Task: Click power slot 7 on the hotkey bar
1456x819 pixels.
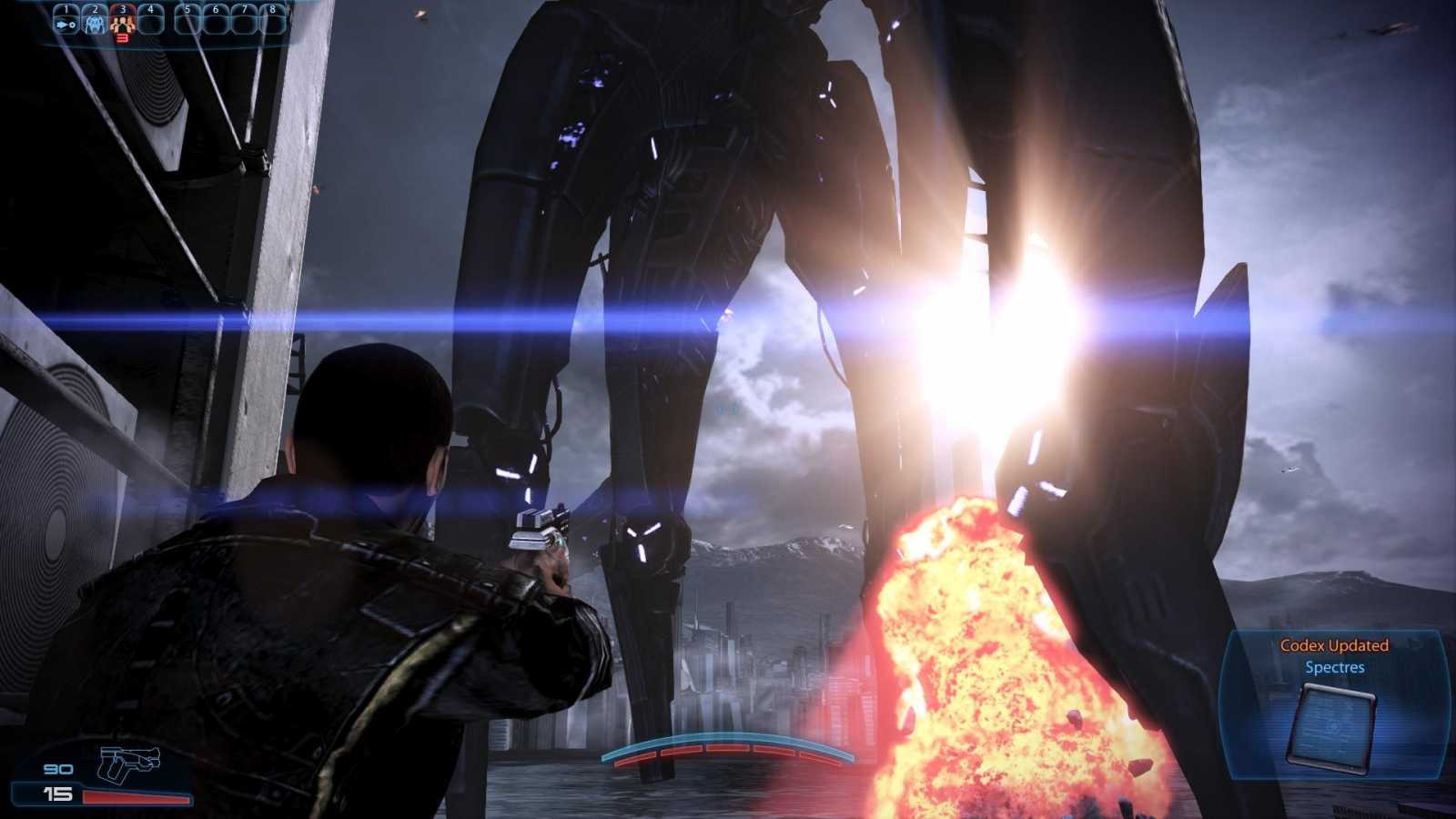Action: (244, 20)
